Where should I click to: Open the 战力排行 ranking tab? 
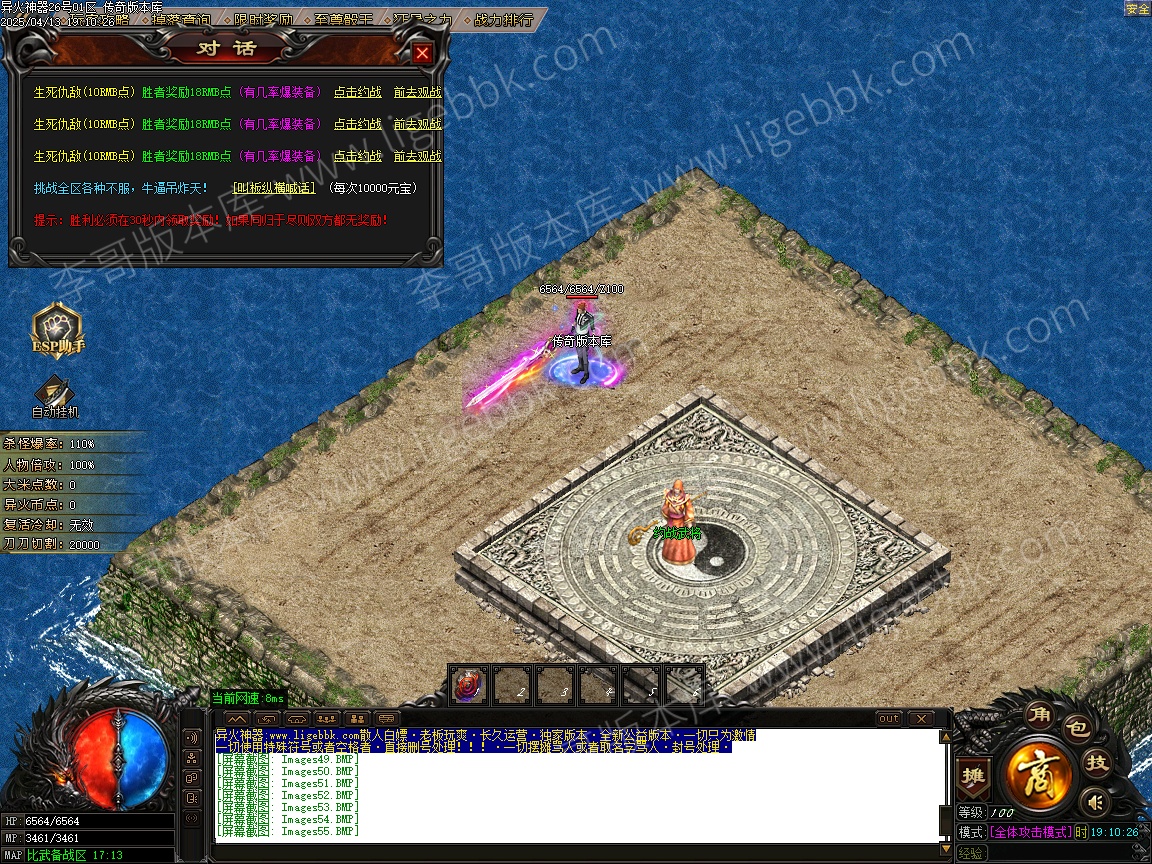pyautogui.click(x=503, y=19)
